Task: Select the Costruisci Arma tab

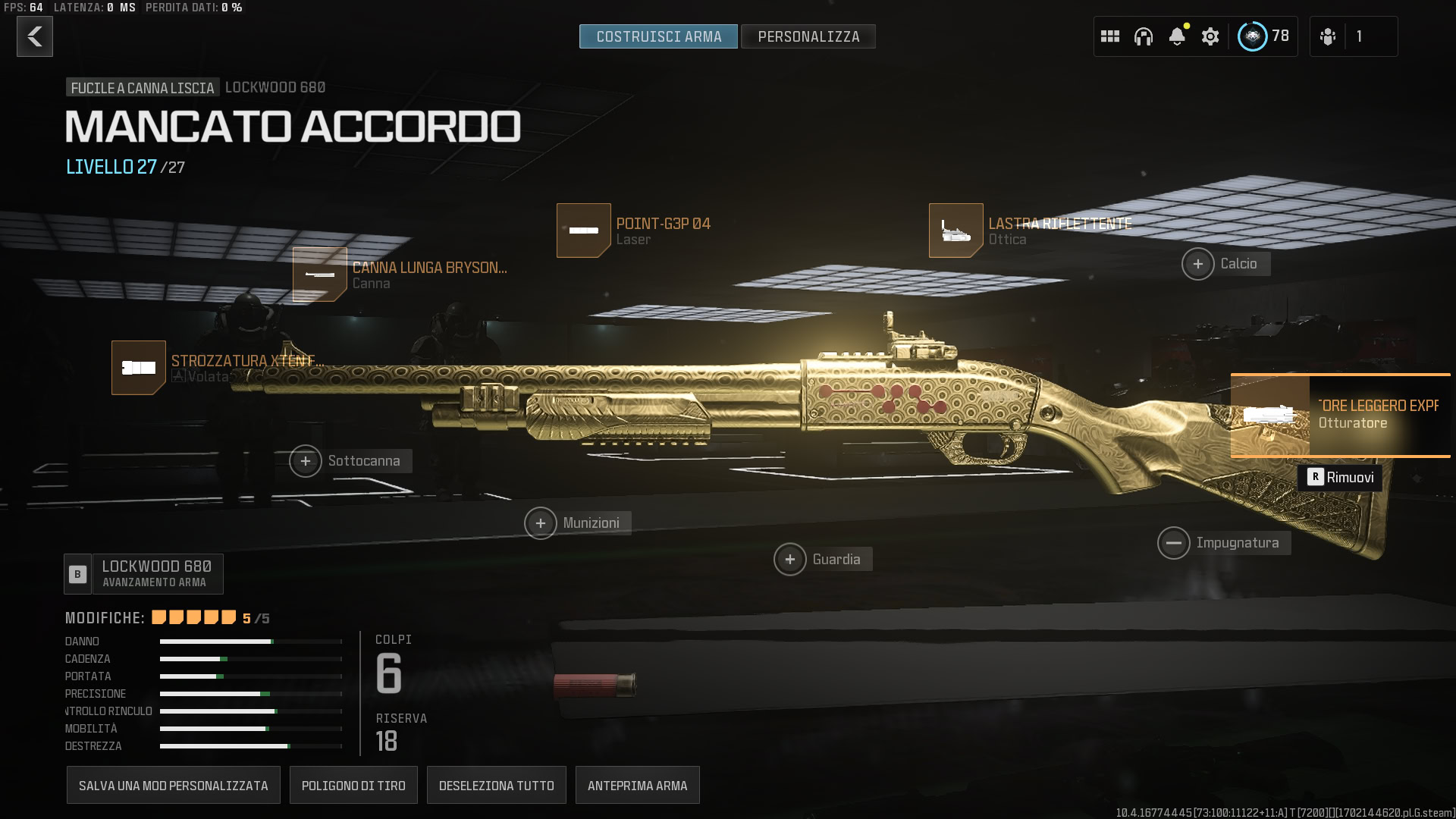Action: click(658, 36)
